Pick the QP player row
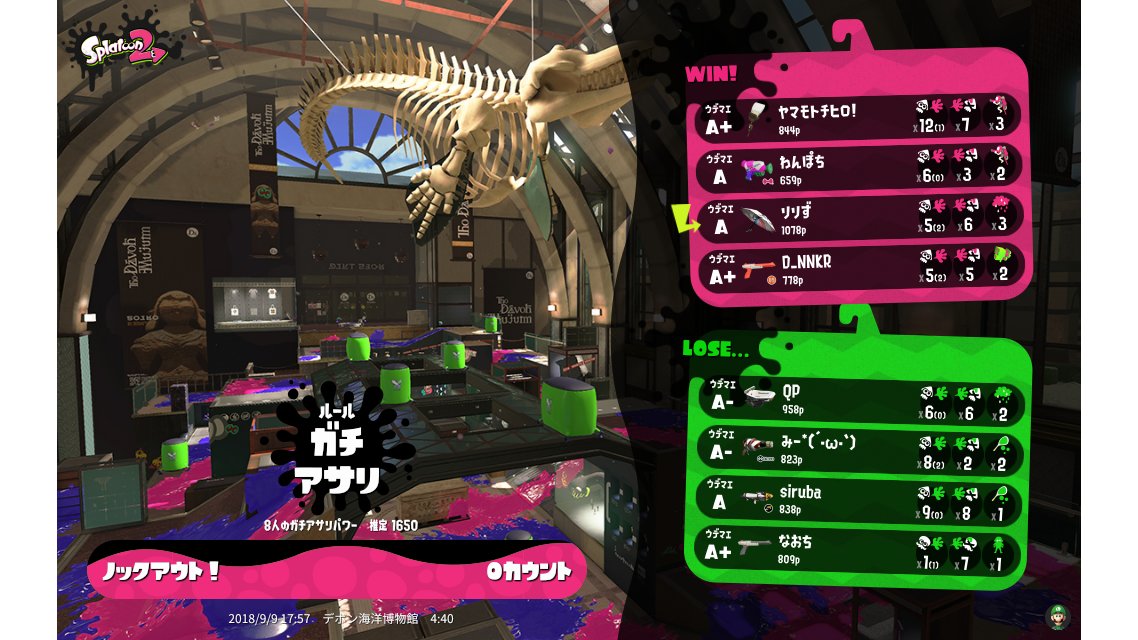Viewport: 1138px width, 640px height. point(860,397)
